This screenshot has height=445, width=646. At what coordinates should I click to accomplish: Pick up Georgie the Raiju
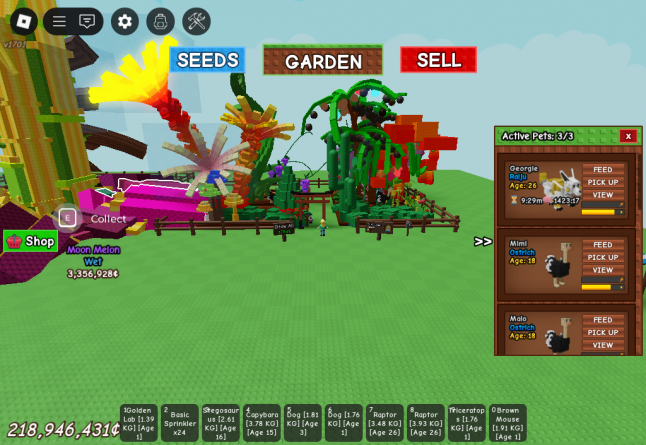603,182
